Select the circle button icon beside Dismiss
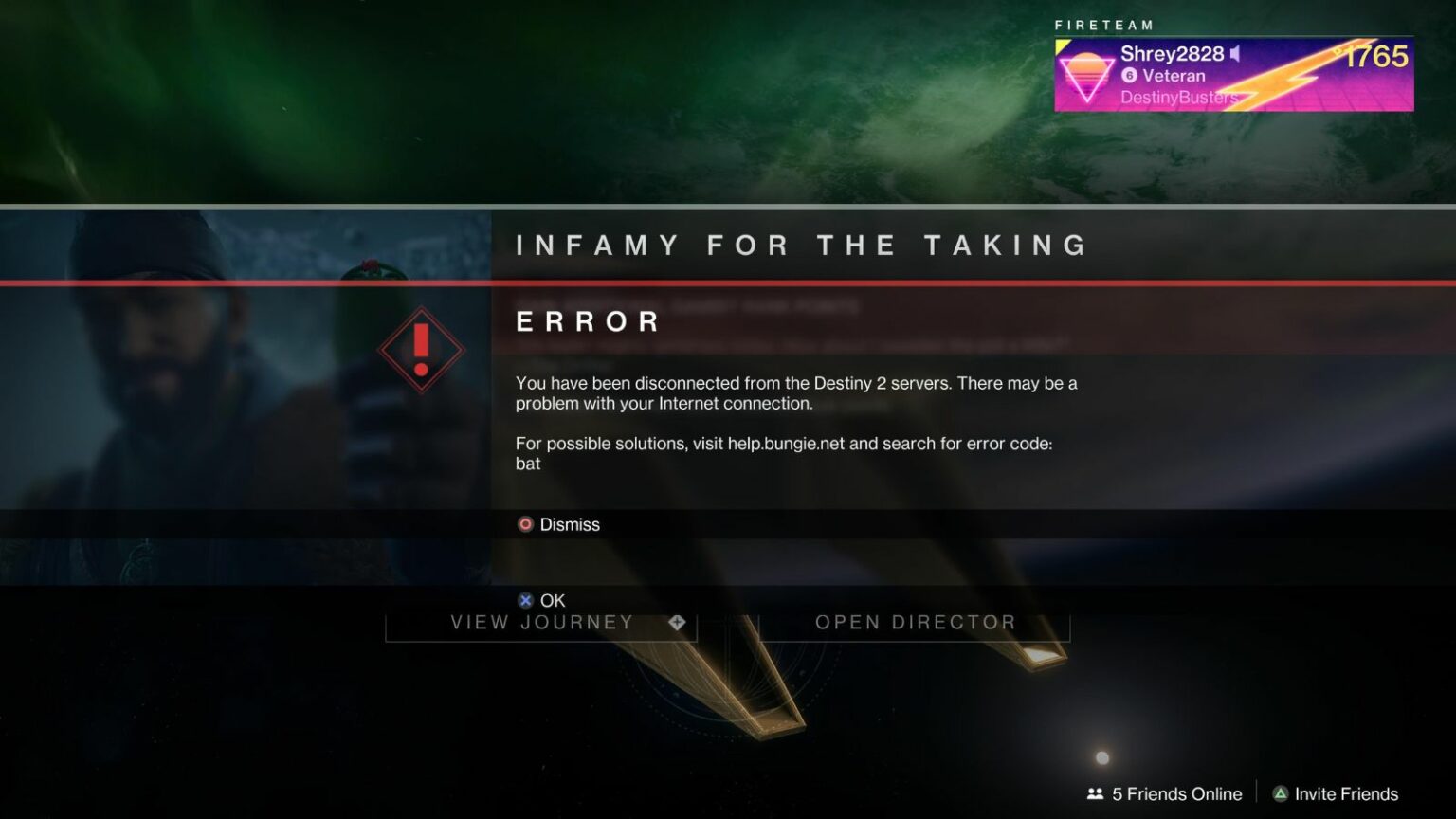The width and height of the screenshot is (1456, 819). tap(524, 523)
